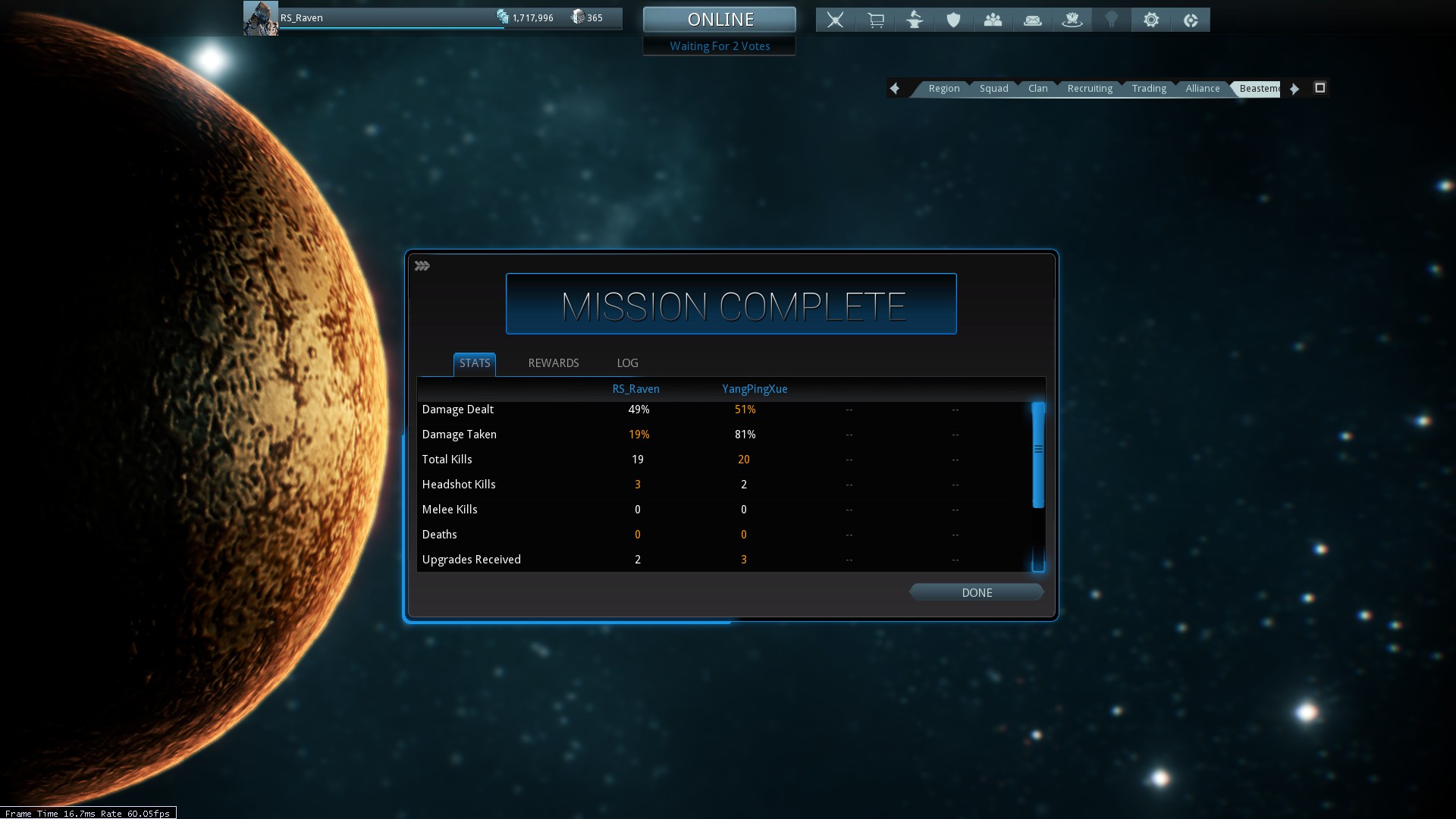
Task: Open the Clan chat tab
Action: coord(1037,89)
